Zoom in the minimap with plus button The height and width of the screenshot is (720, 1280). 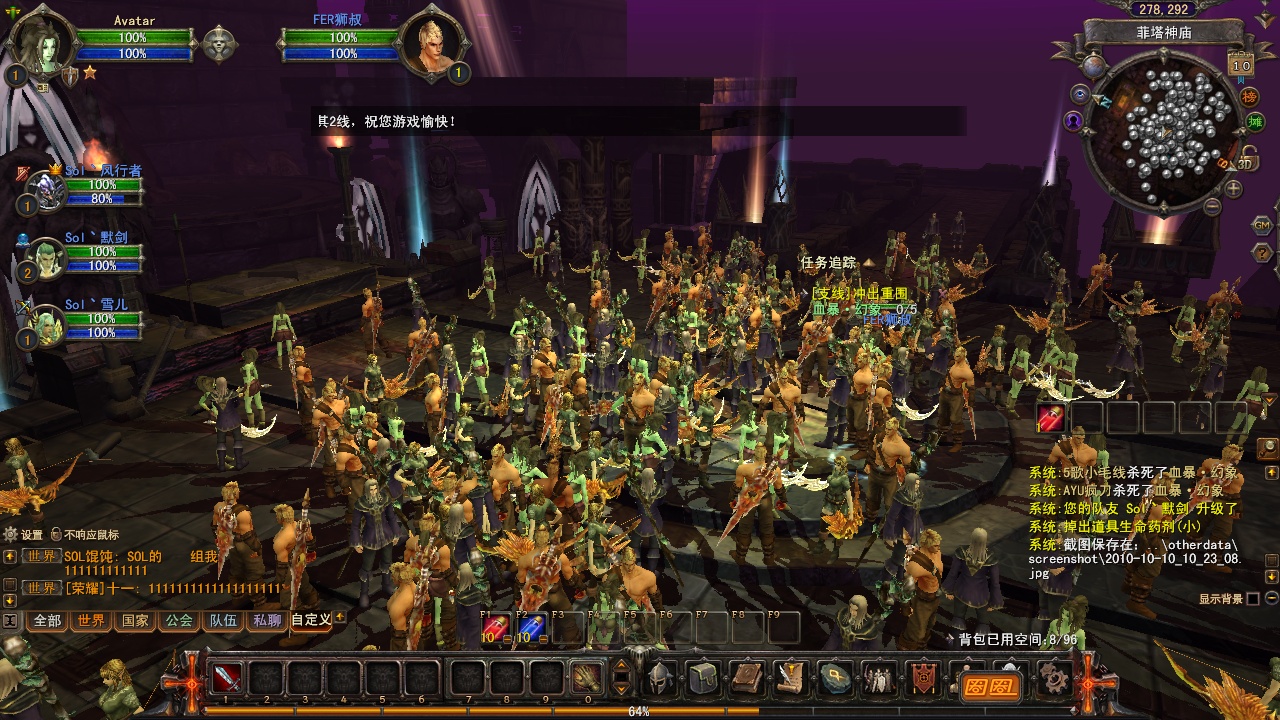(1233, 188)
